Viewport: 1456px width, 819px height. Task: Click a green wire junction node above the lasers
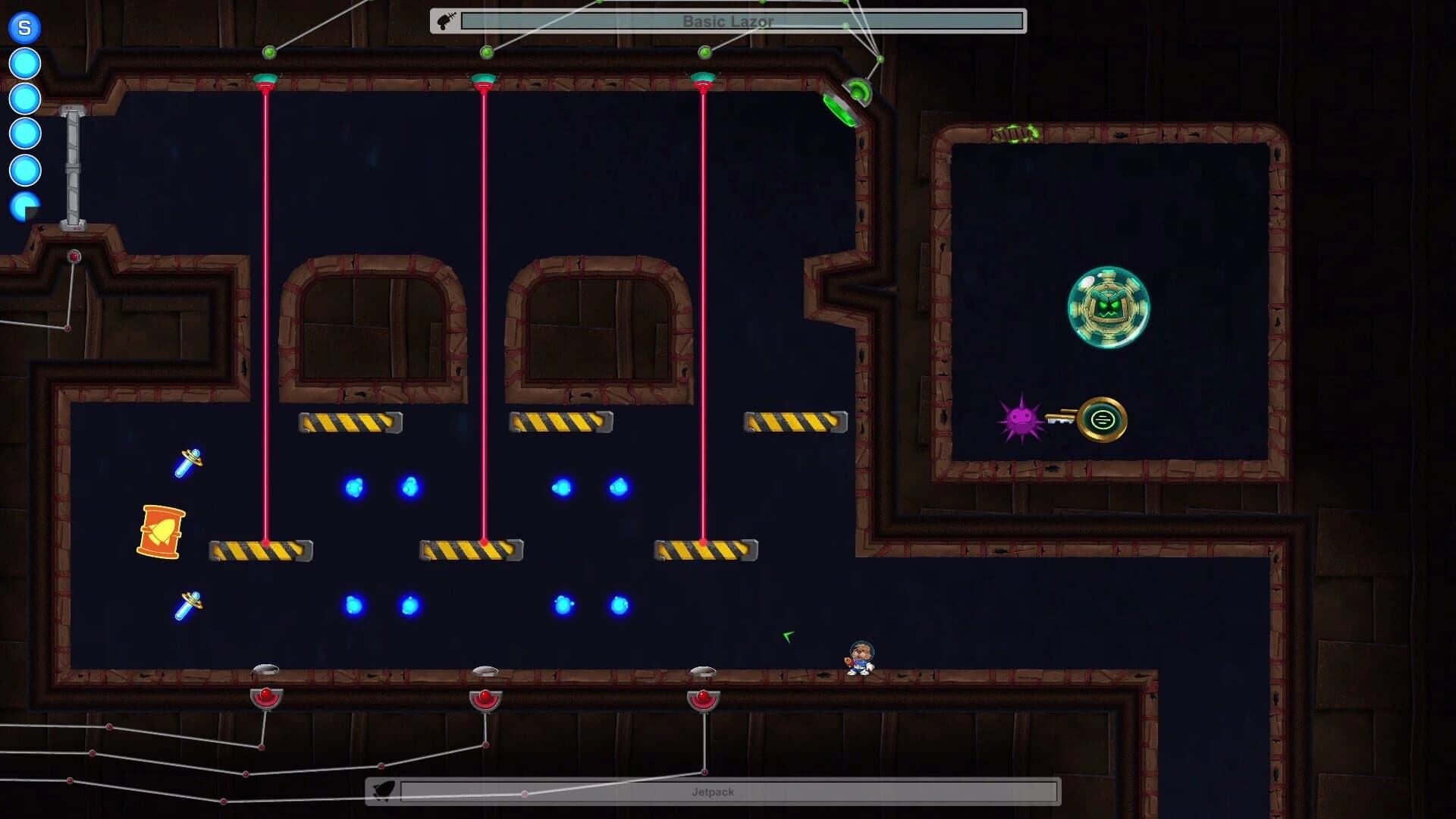click(x=489, y=52)
